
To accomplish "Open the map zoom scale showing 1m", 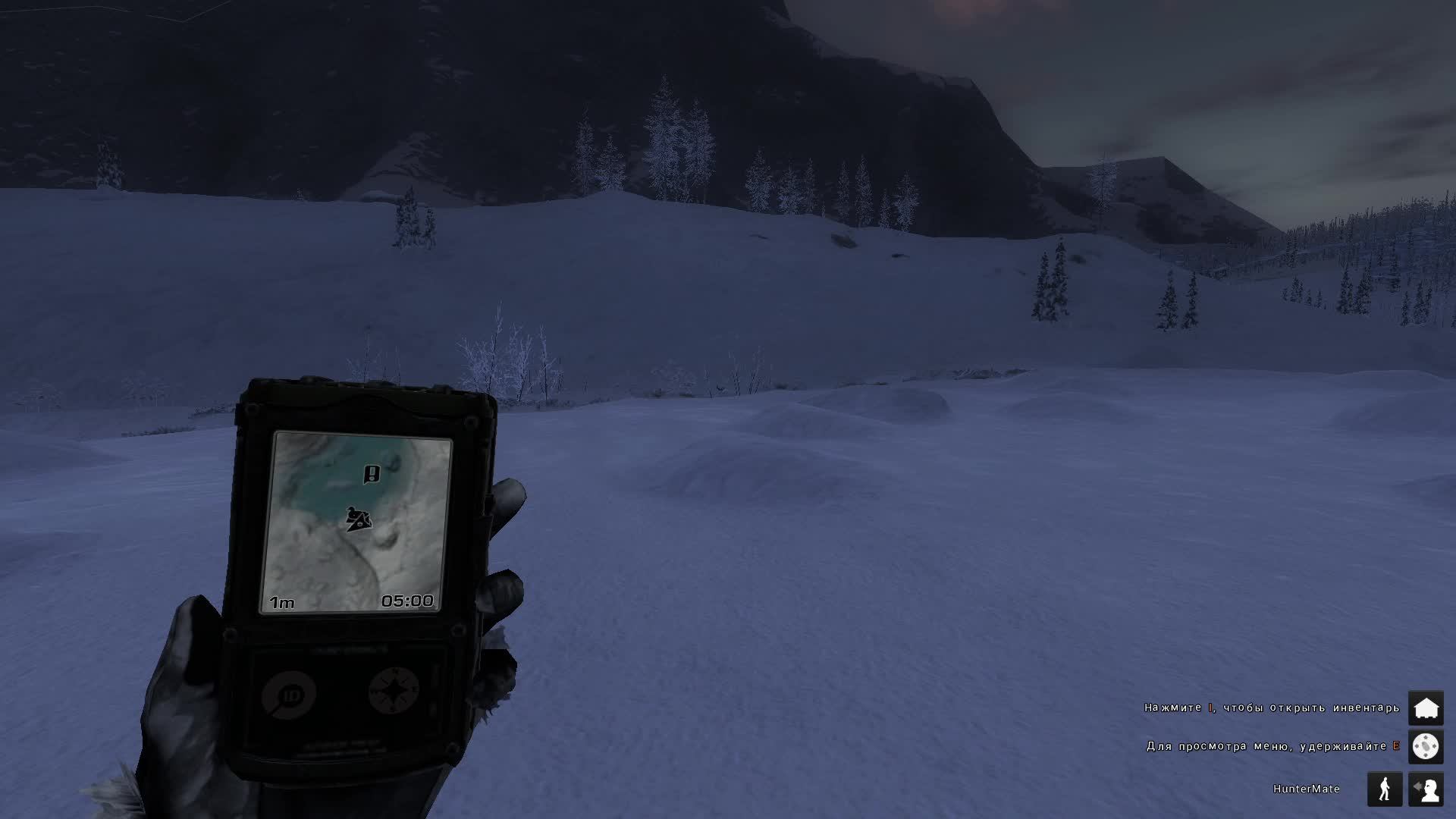I will click(281, 601).
